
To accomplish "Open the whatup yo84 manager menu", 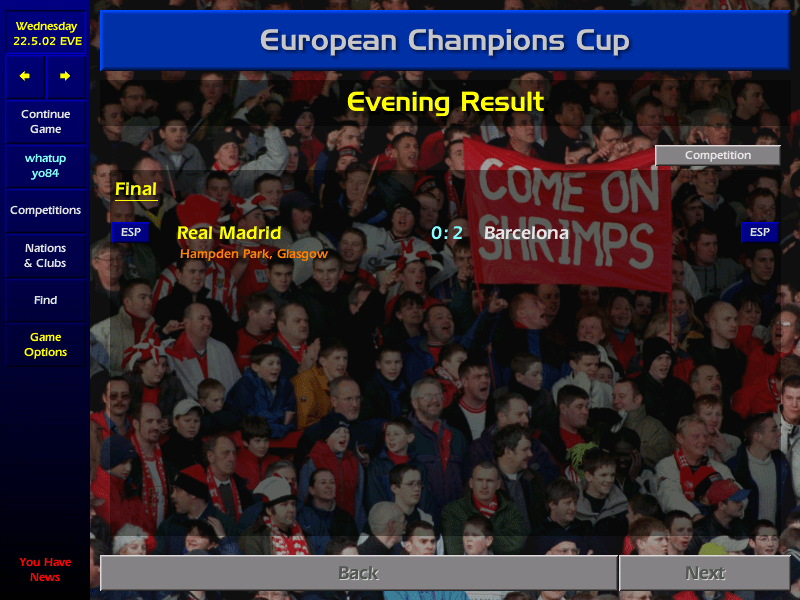I will 45,166.
